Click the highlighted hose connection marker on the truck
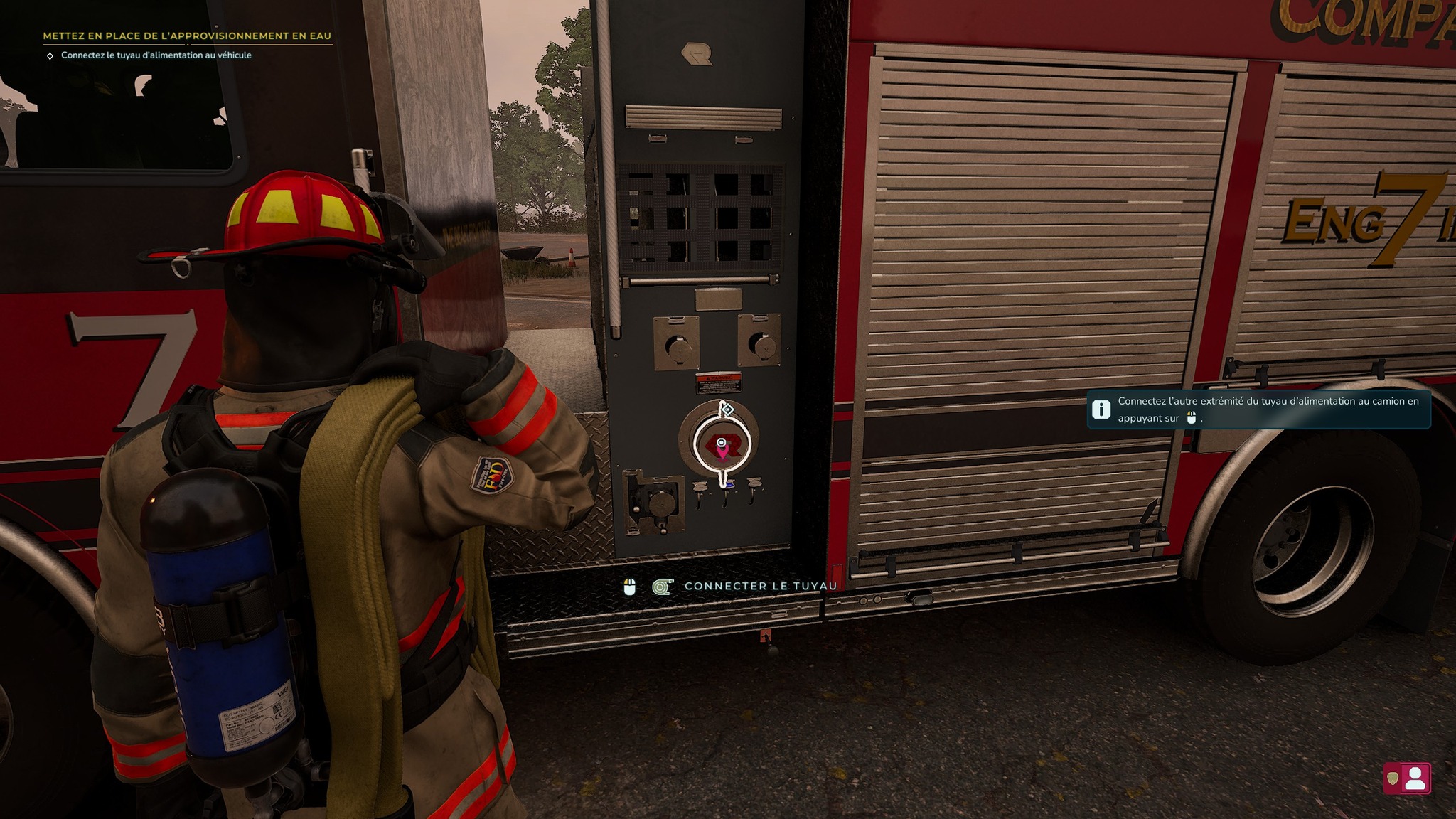Viewport: 1456px width, 819px height. (x=722, y=445)
